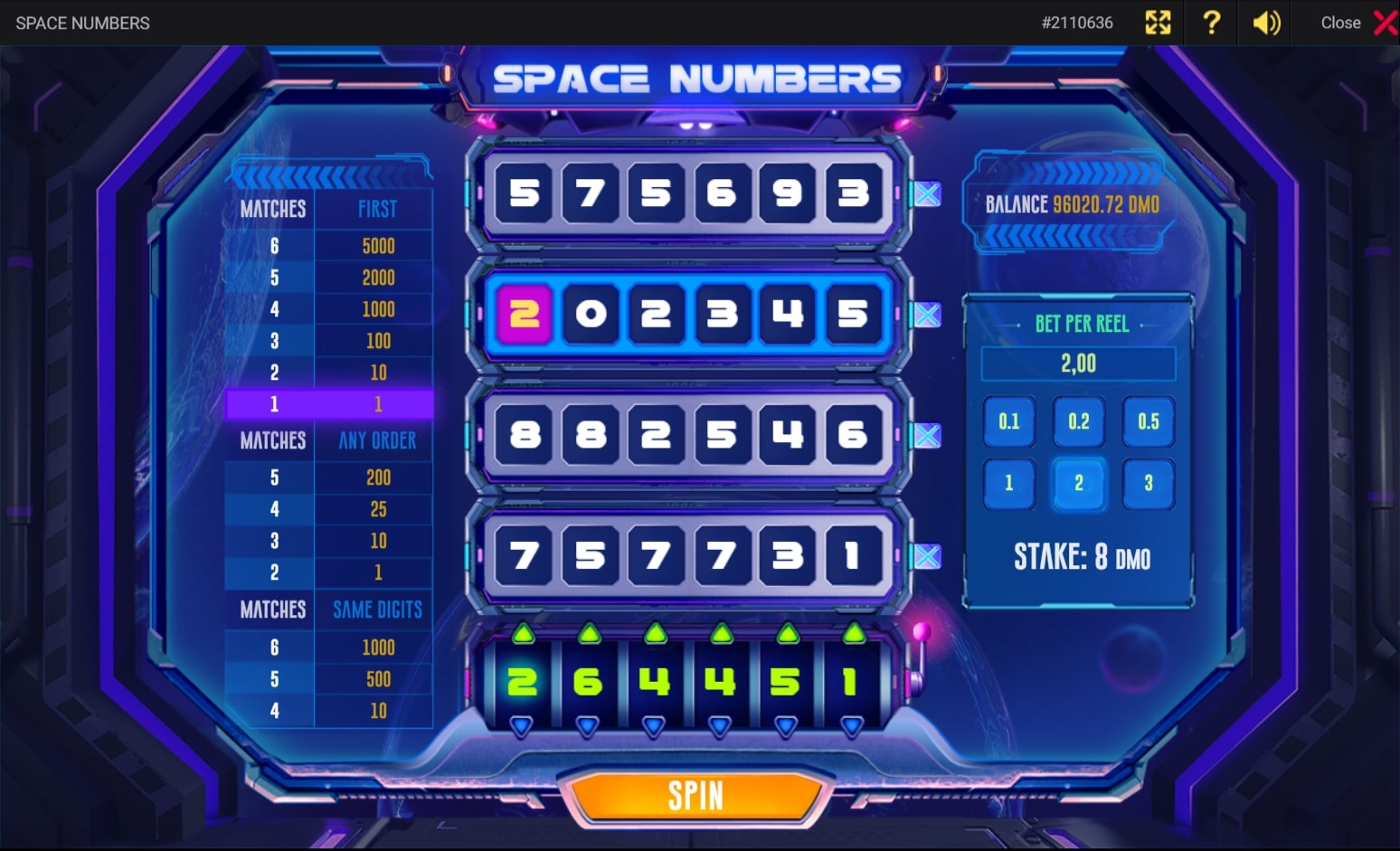Open the help question mark icon
This screenshot has width=1400, height=851.
(1211, 23)
